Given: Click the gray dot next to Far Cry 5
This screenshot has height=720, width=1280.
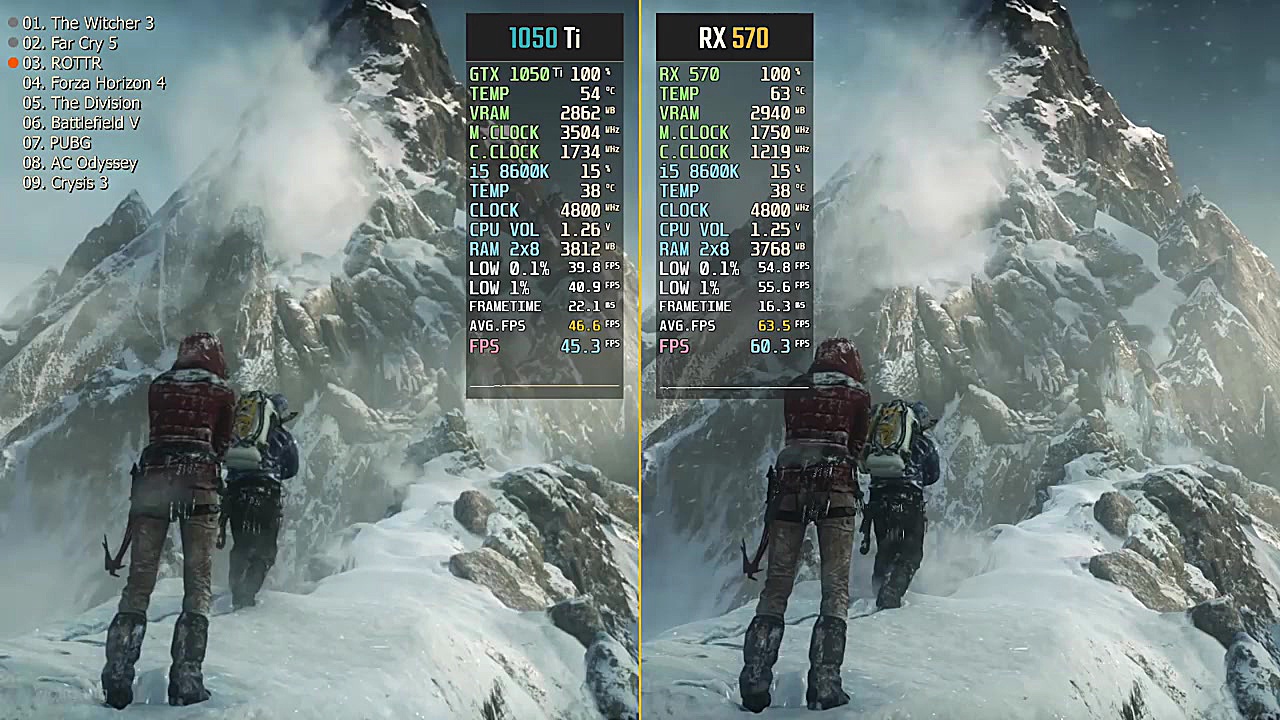Looking at the screenshot, I should coord(11,42).
